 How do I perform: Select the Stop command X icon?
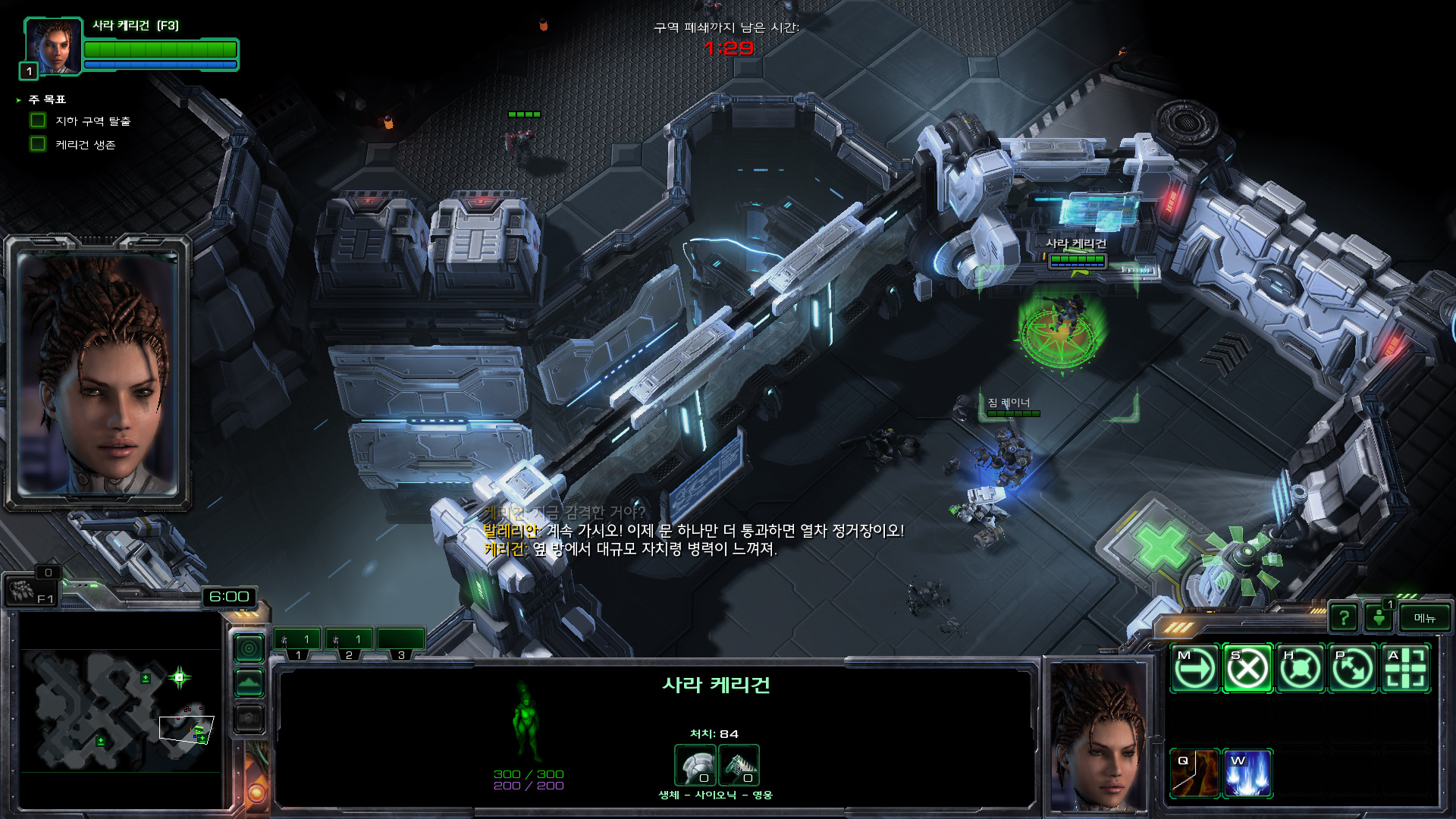pos(1247,669)
